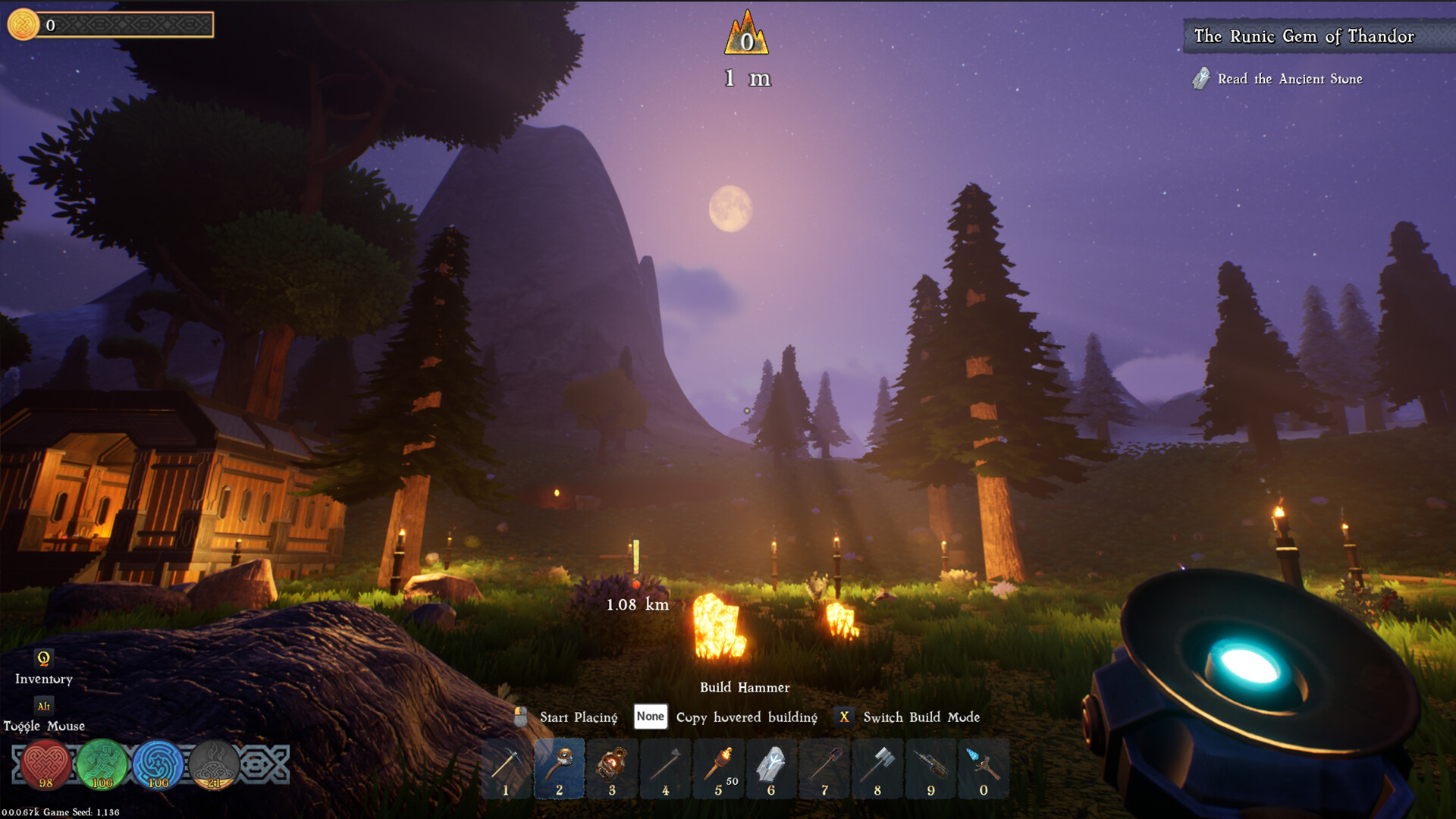
Task: Select the Build Hammer hotbar slot
Action: (x=560, y=767)
